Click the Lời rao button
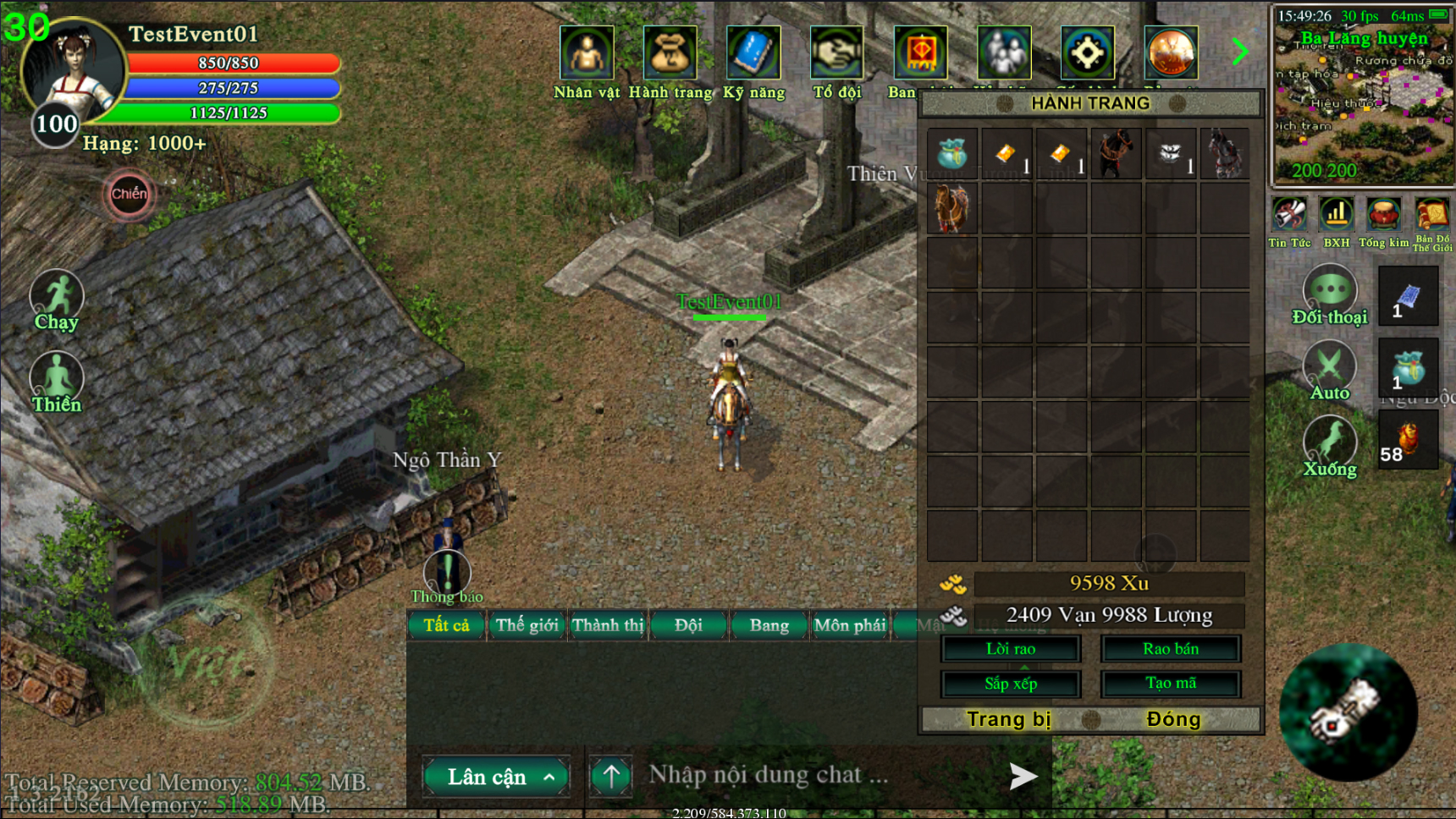Viewport: 1456px width, 819px height. [1011, 649]
